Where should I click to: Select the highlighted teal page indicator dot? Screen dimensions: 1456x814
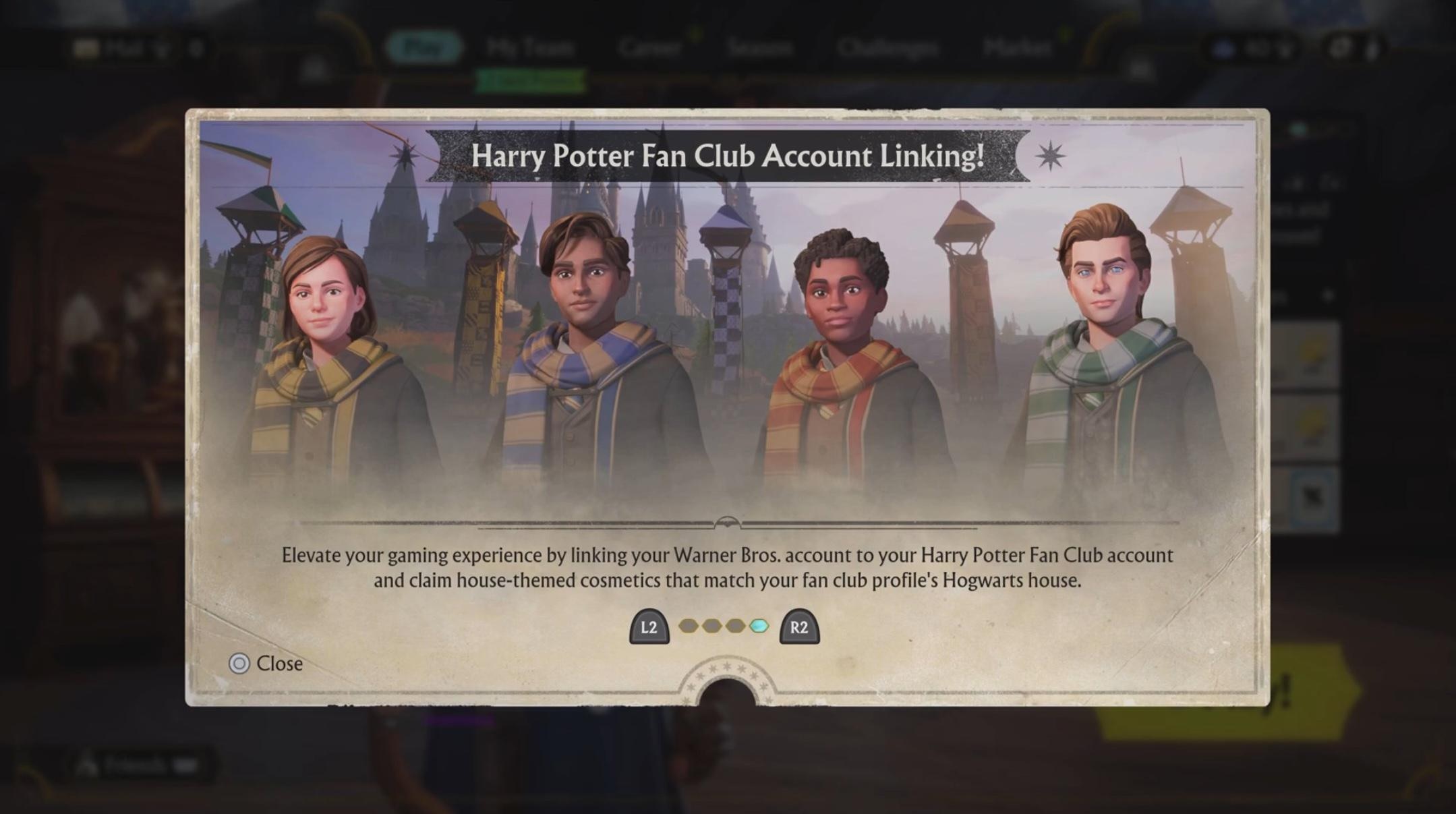tap(759, 627)
